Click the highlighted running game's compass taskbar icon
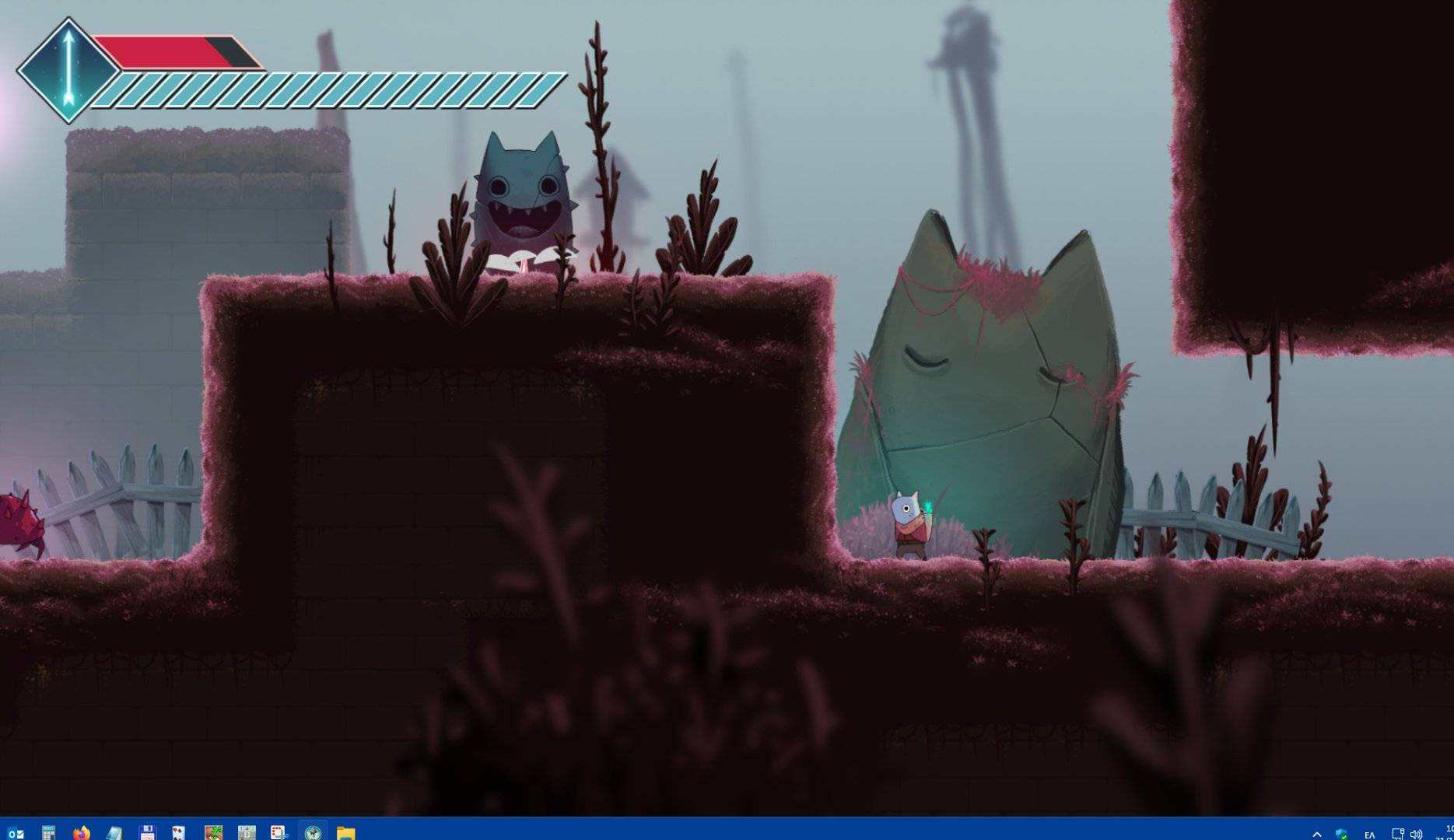Screen dimensions: 1454x840 313,831
